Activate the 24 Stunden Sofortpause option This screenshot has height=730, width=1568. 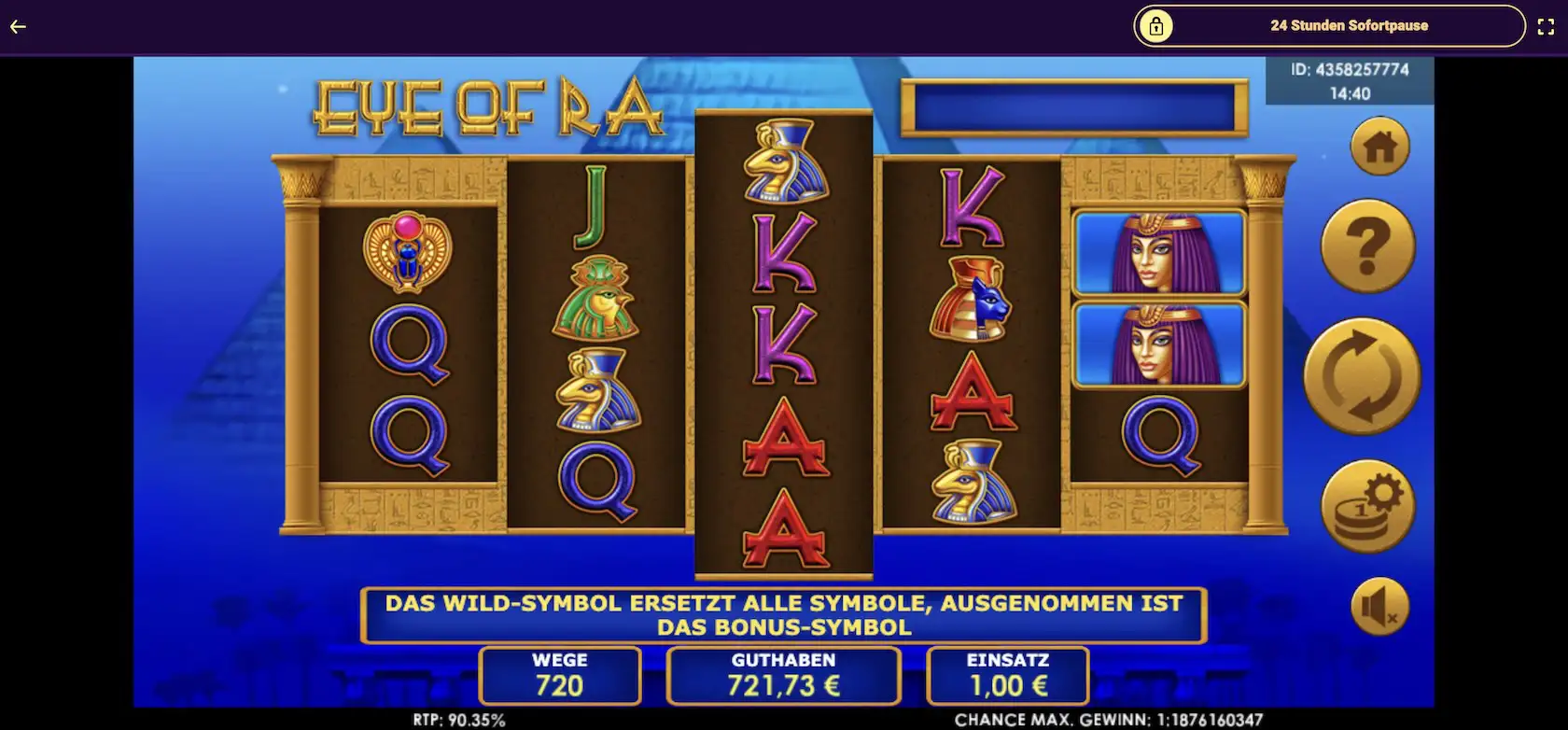coord(1349,26)
